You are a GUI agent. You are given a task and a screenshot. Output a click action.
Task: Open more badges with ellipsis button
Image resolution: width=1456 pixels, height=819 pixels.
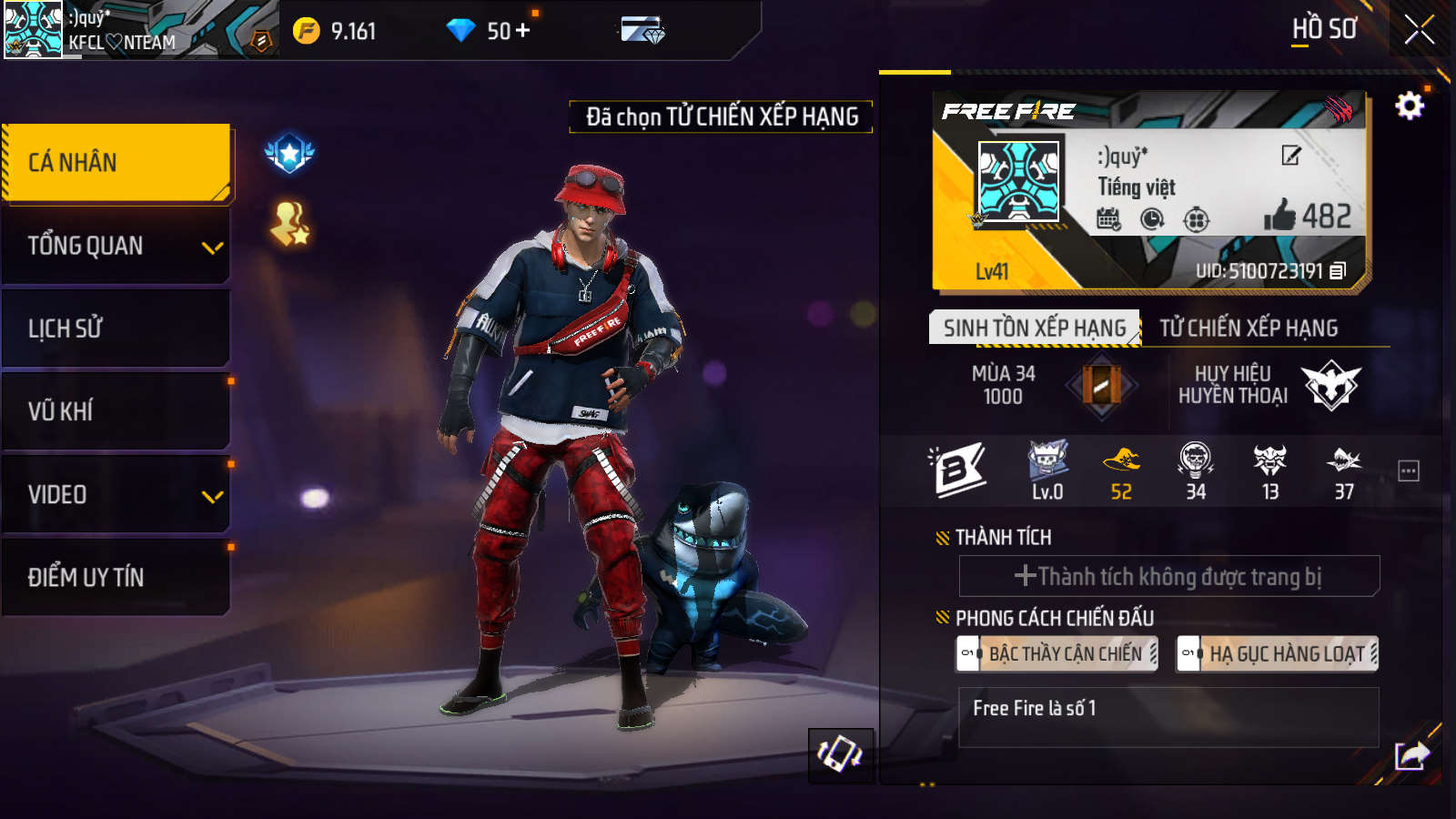point(1408,470)
